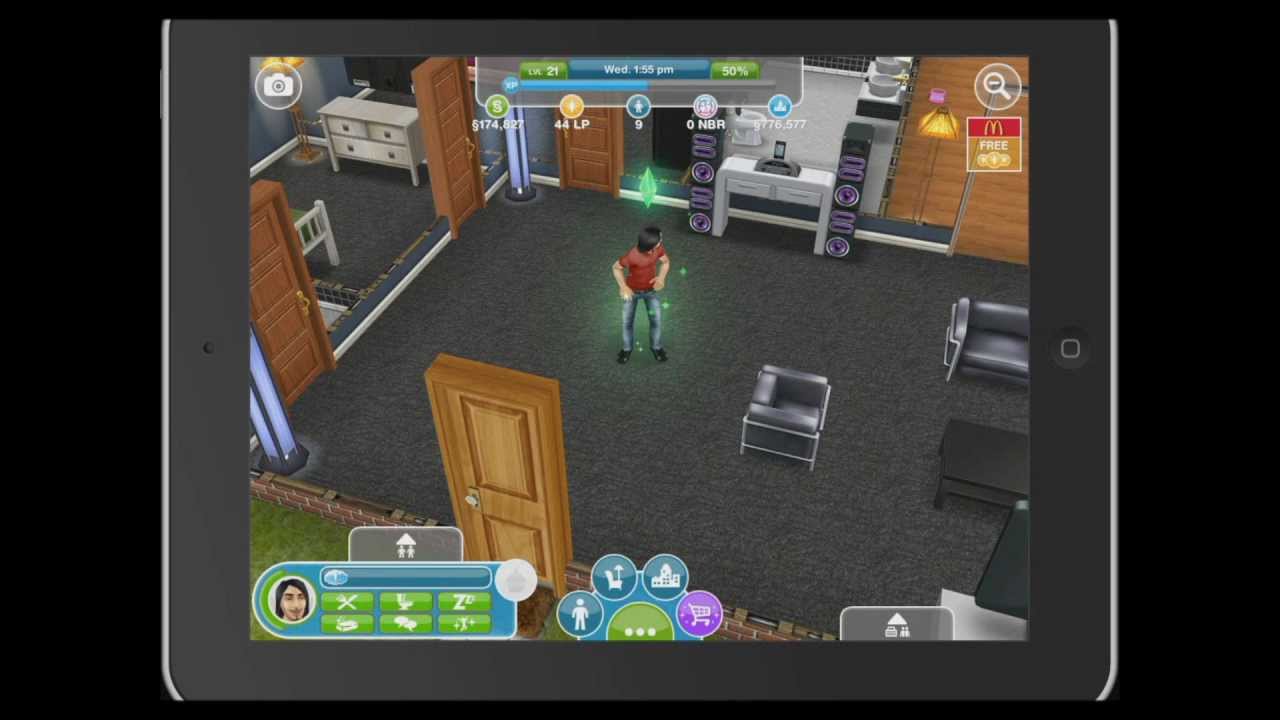The image size is (1280, 720).
Task: Tap the town value icon
Action: [780, 106]
